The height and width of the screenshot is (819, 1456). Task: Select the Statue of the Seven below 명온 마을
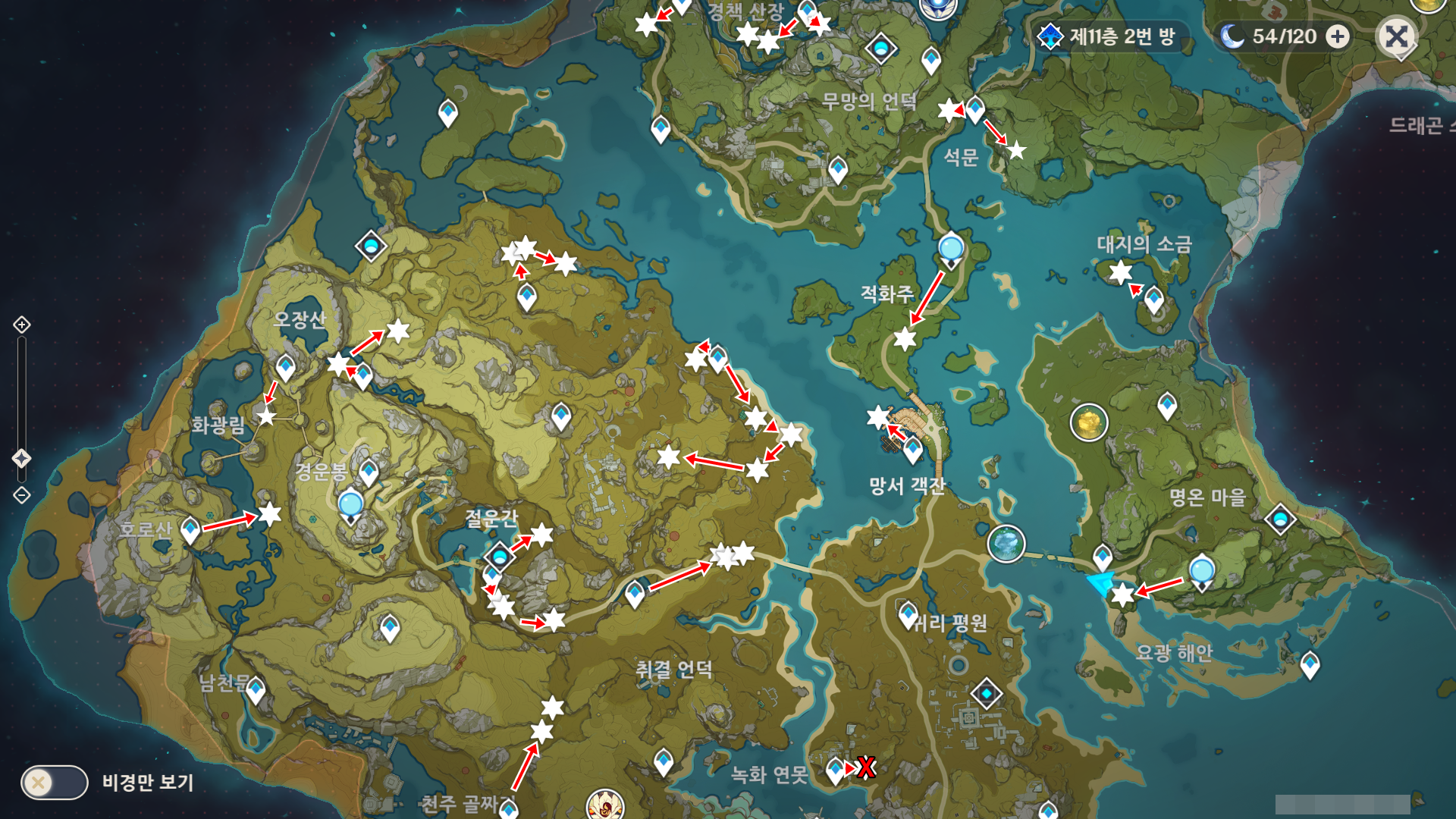click(x=1202, y=570)
